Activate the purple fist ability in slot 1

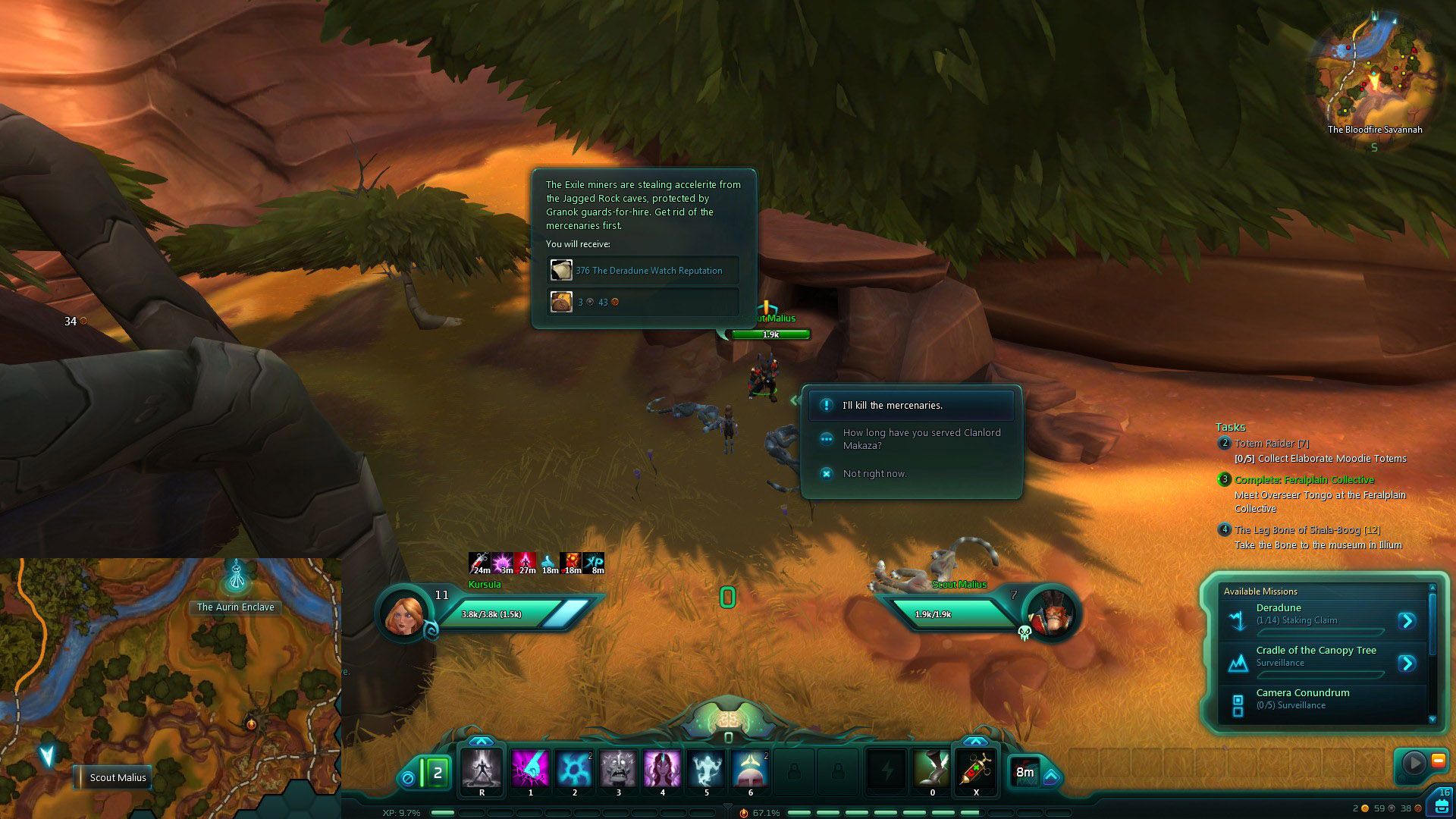point(530,770)
